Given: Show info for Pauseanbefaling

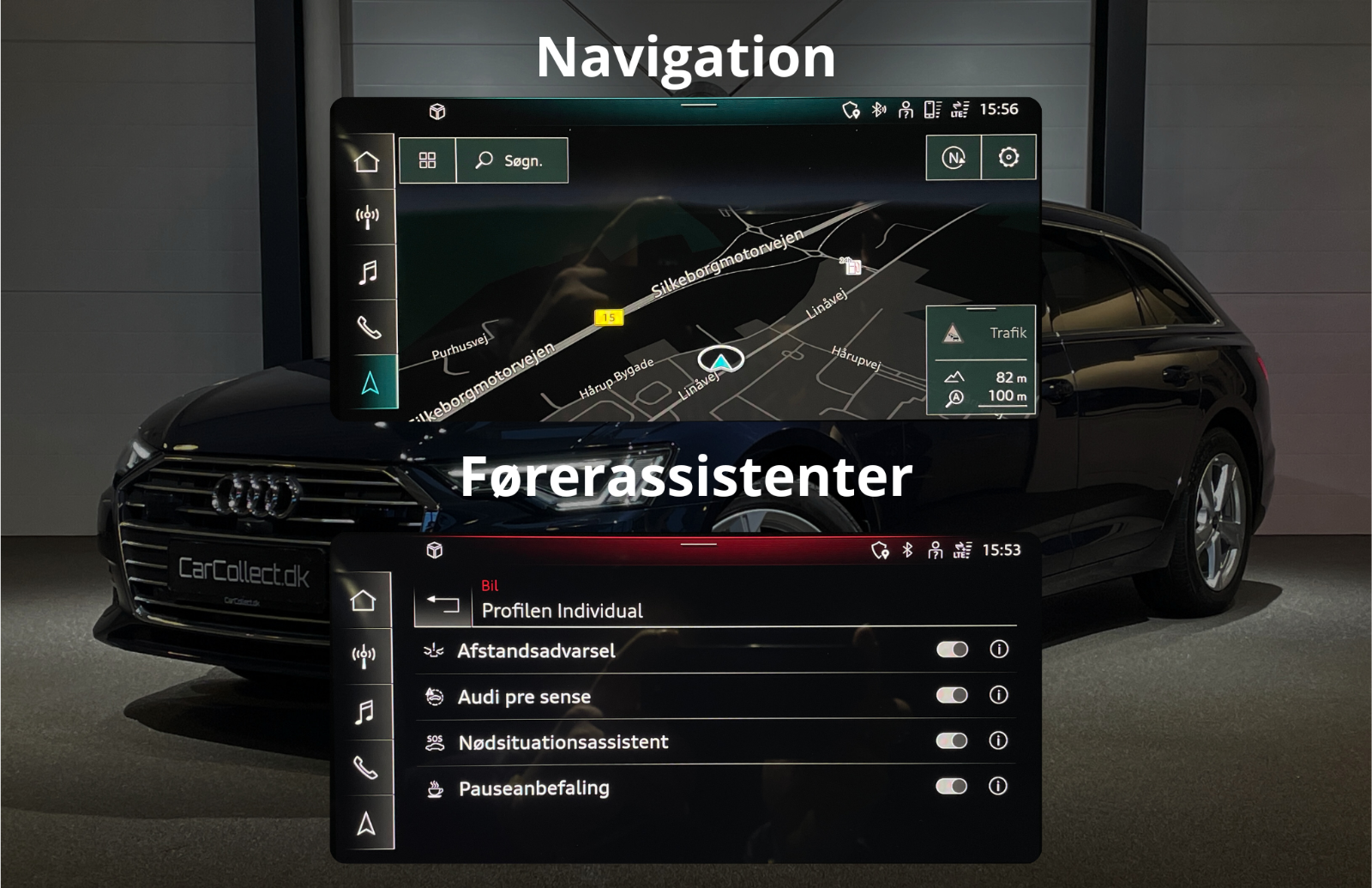Looking at the screenshot, I should (x=999, y=786).
